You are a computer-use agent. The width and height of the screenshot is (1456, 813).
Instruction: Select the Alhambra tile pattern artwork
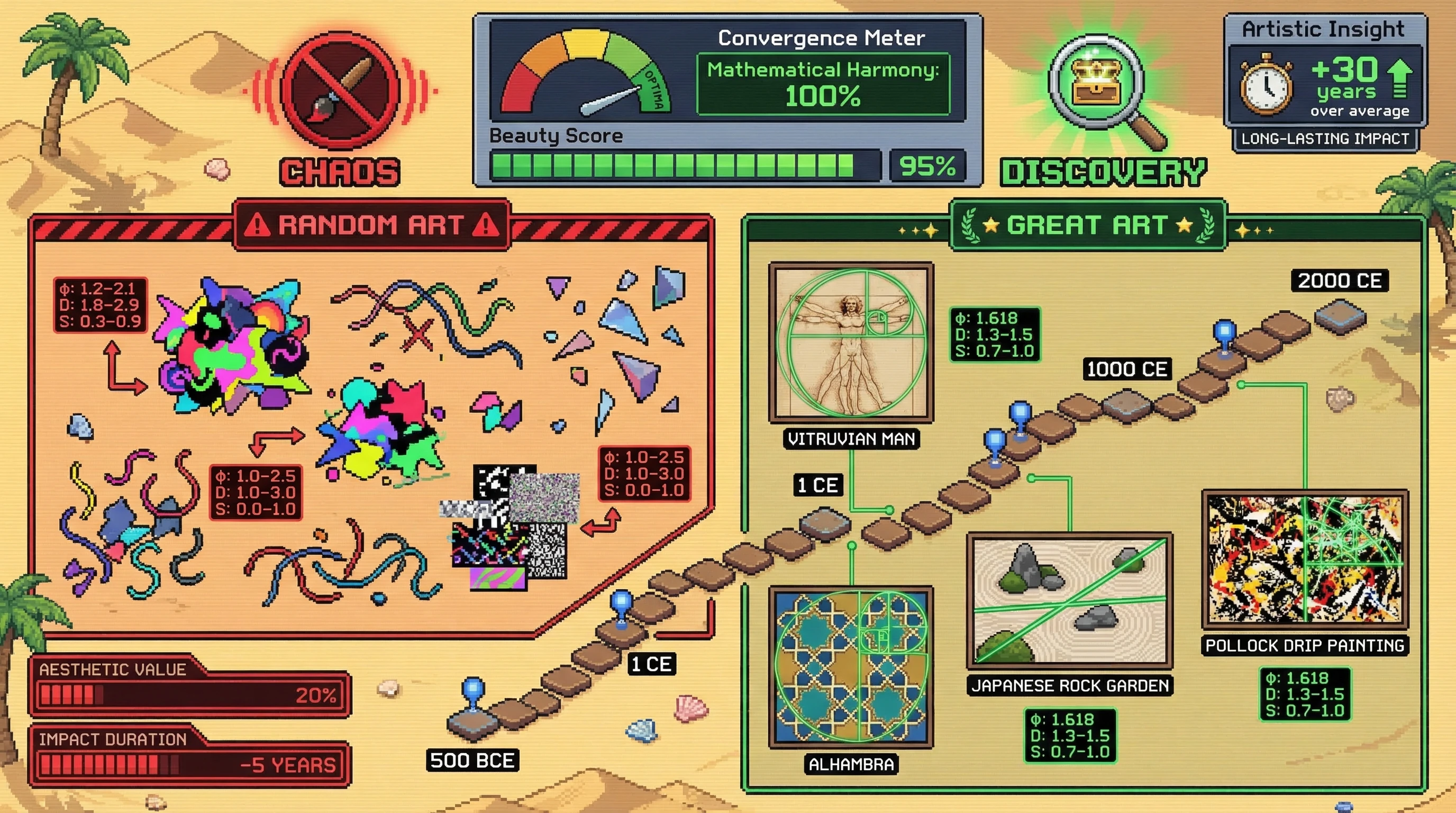click(x=851, y=666)
